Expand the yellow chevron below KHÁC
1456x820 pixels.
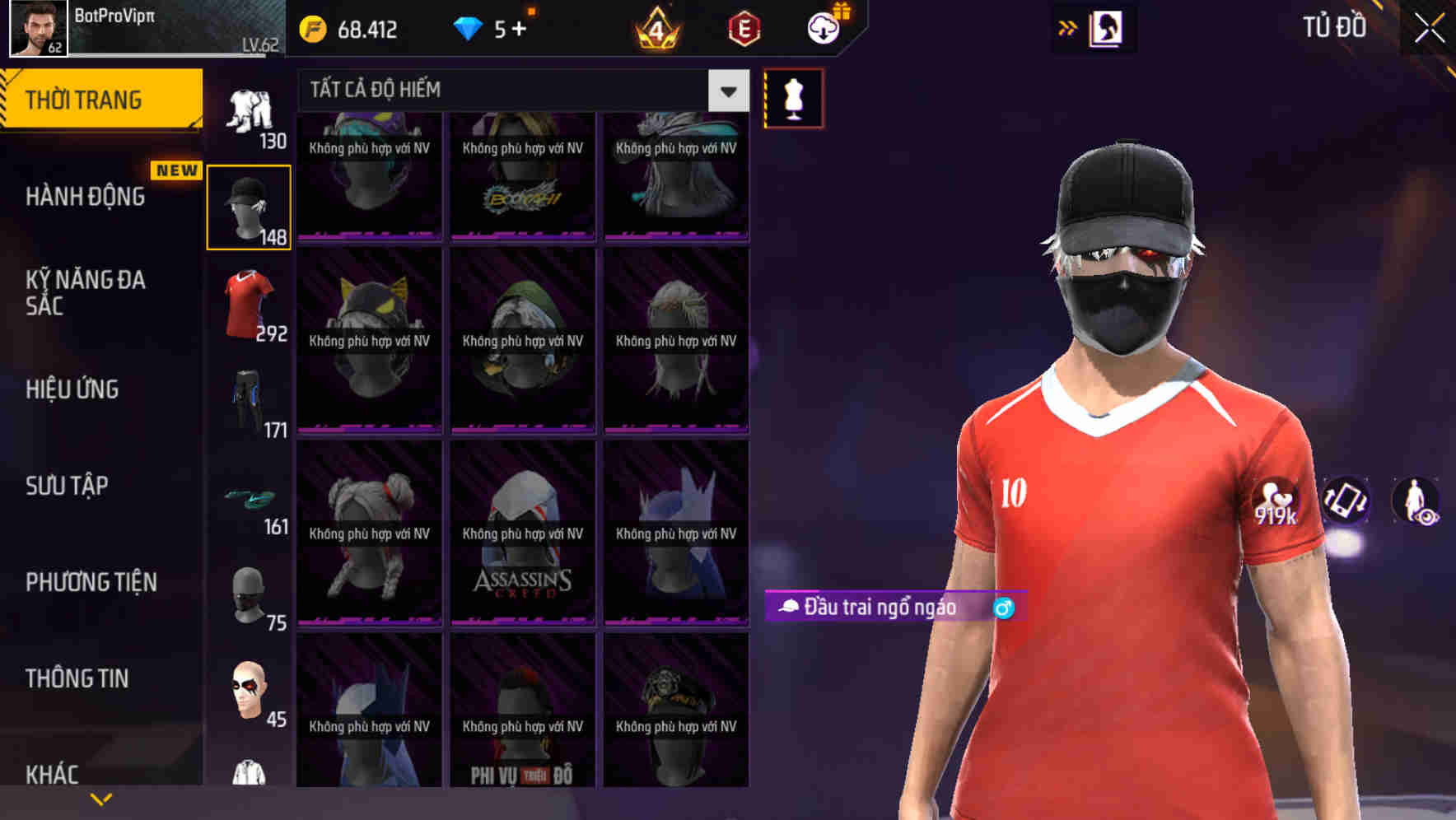pos(101,800)
